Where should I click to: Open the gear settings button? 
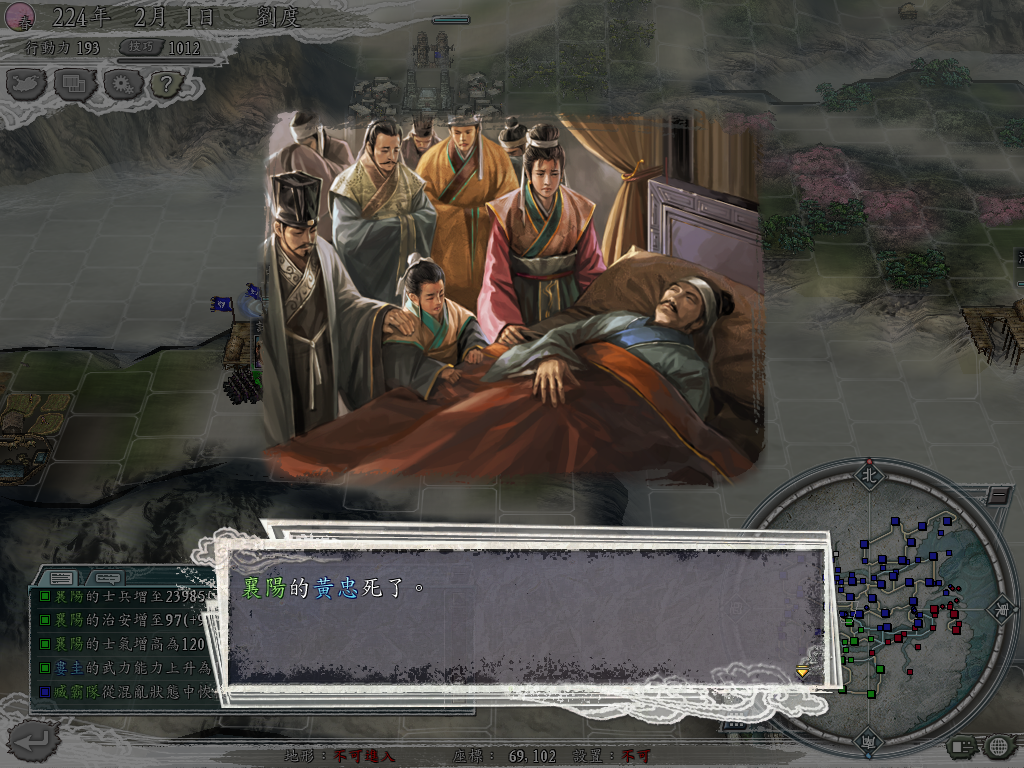point(121,84)
